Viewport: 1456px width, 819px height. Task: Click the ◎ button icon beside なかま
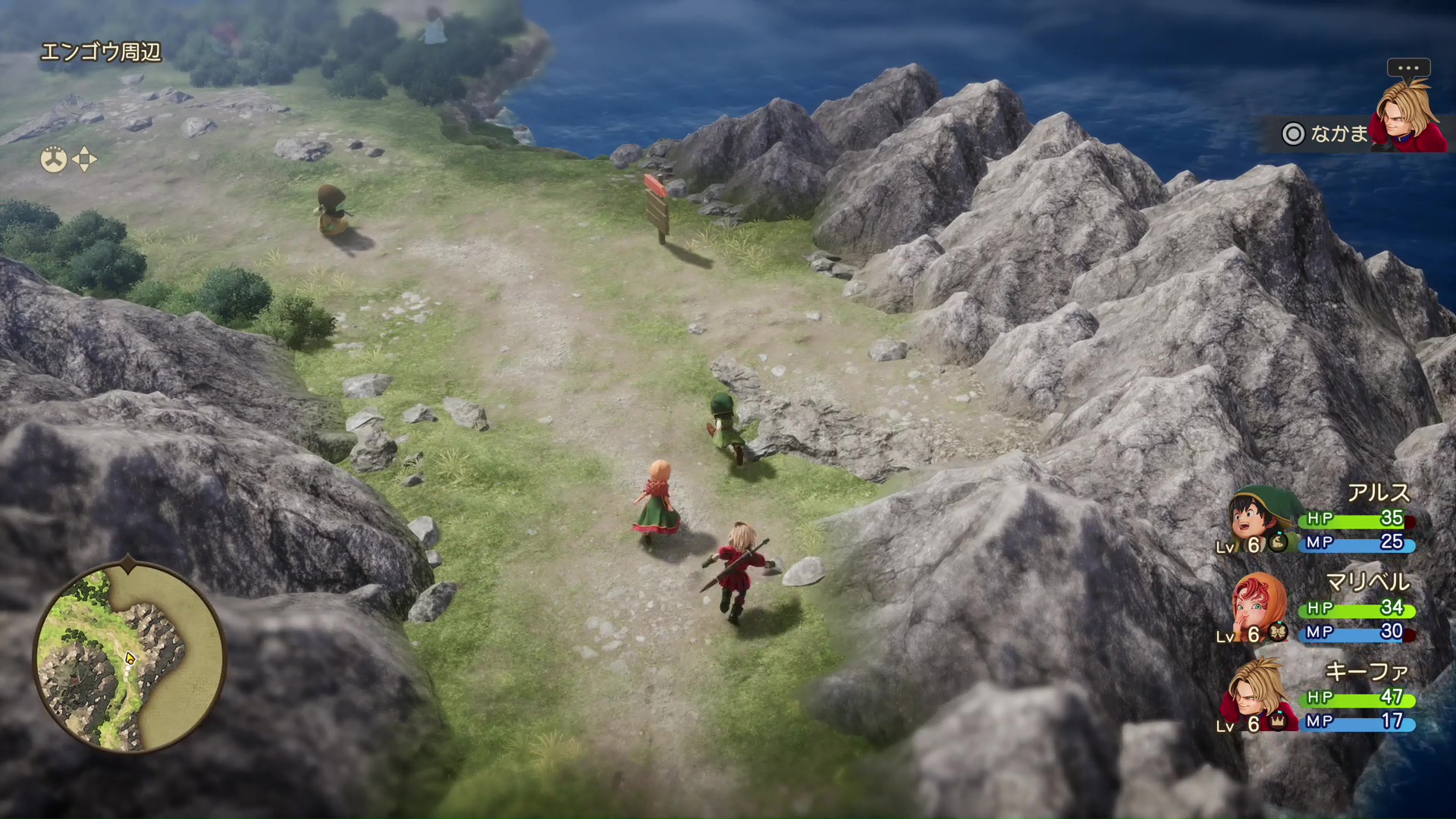point(1293,134)
